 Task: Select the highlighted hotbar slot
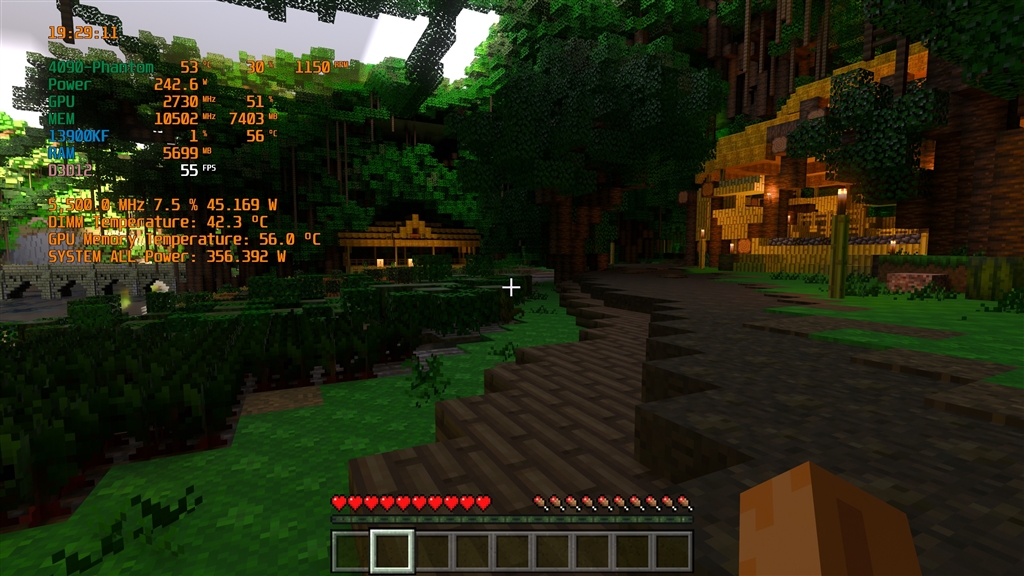391,551
